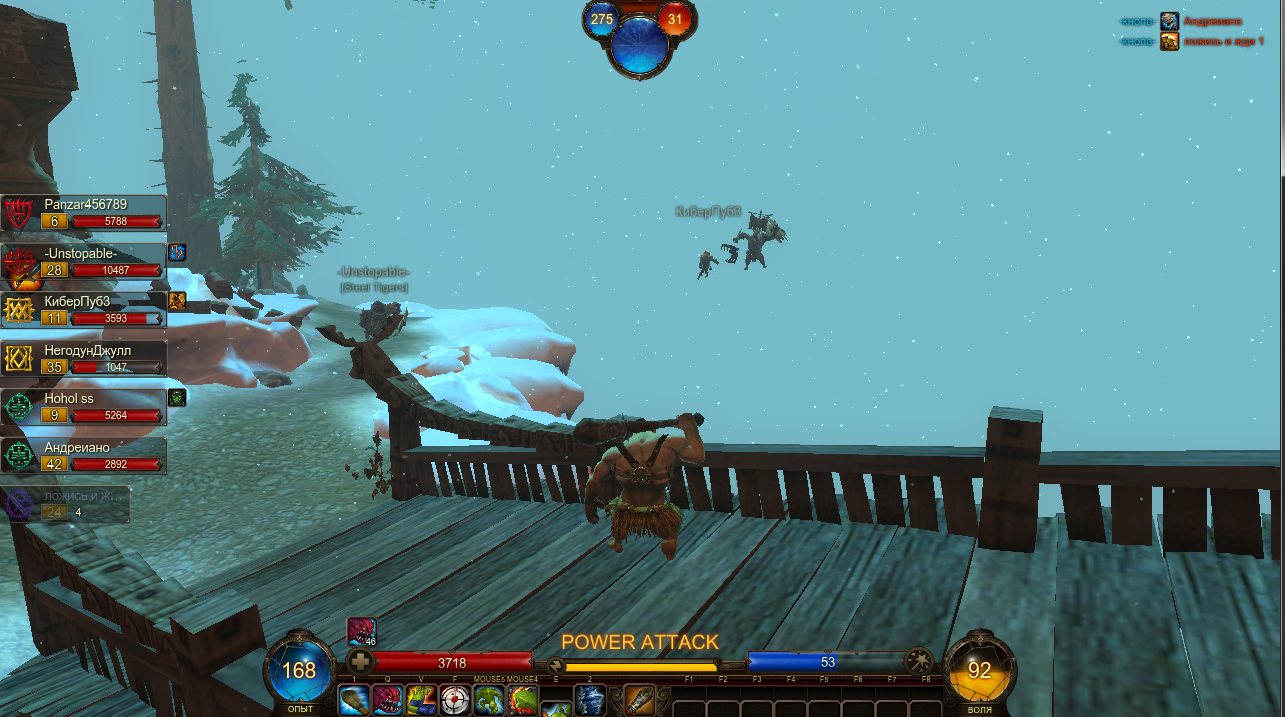This screenshot has width=1285, height=717.
Task: Select the НегодунДжулл player frame
Action: (84, 359)
